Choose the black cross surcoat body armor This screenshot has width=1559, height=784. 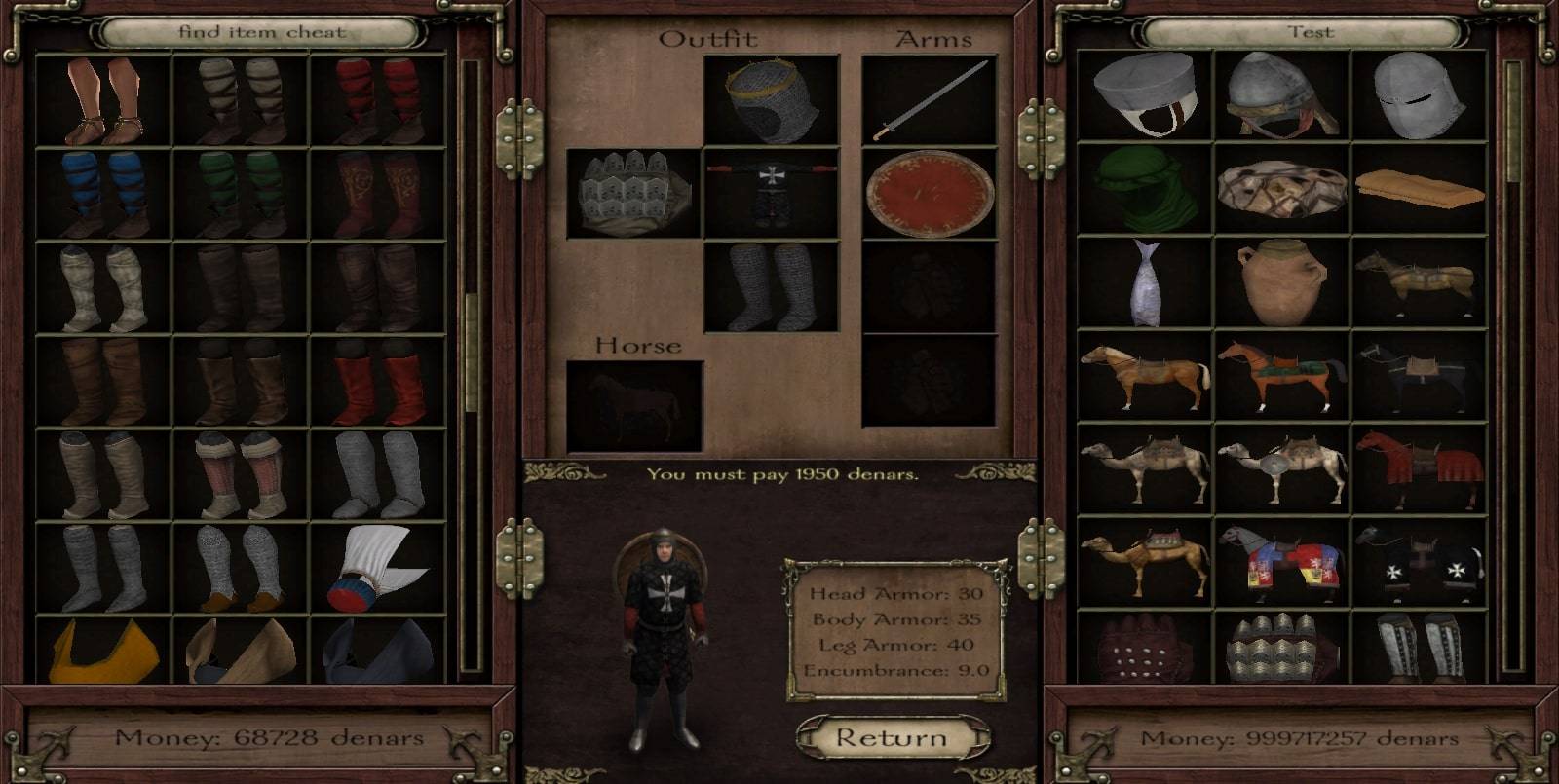point(771,194)
